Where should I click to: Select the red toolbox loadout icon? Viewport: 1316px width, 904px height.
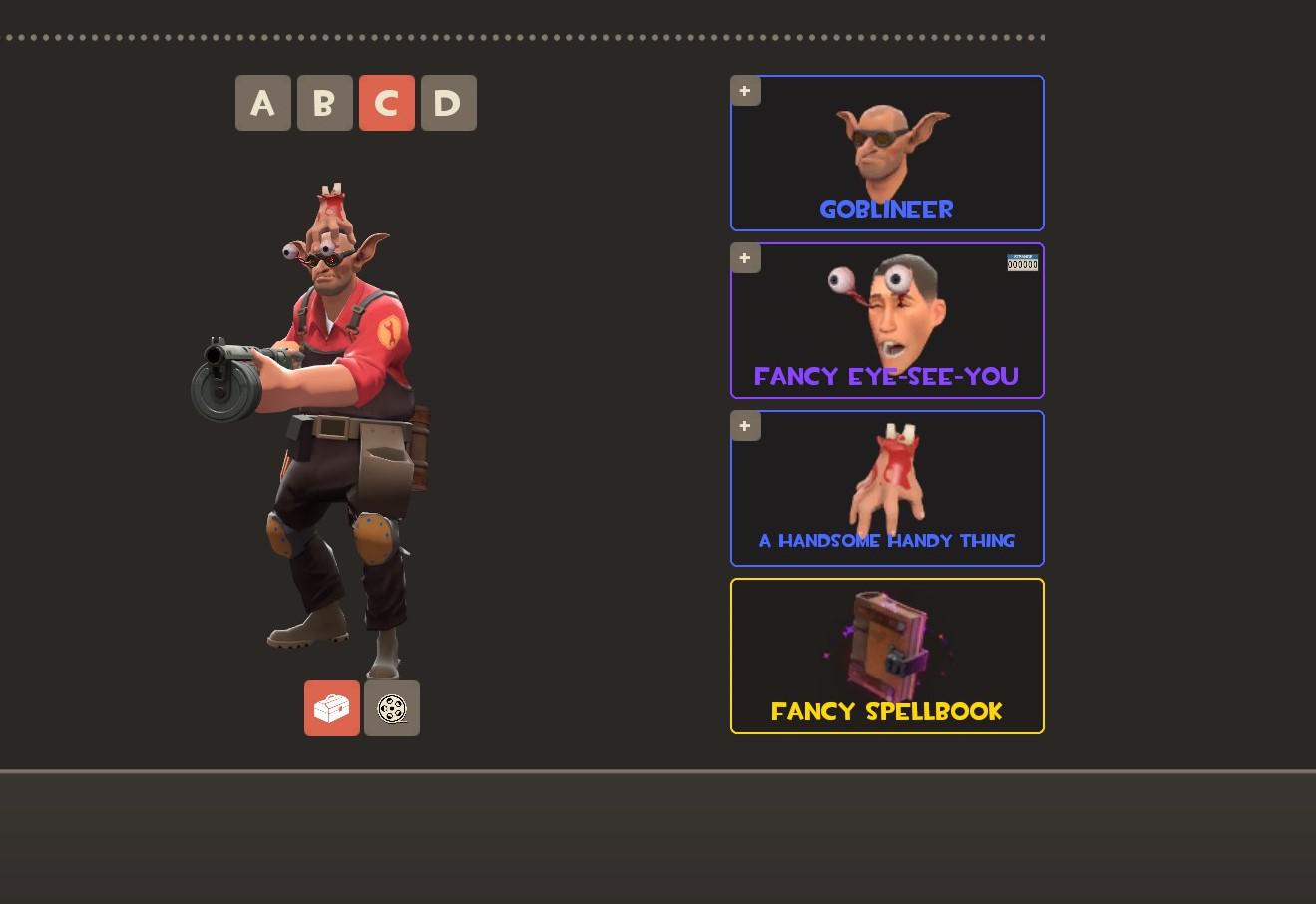coord(331,708)
